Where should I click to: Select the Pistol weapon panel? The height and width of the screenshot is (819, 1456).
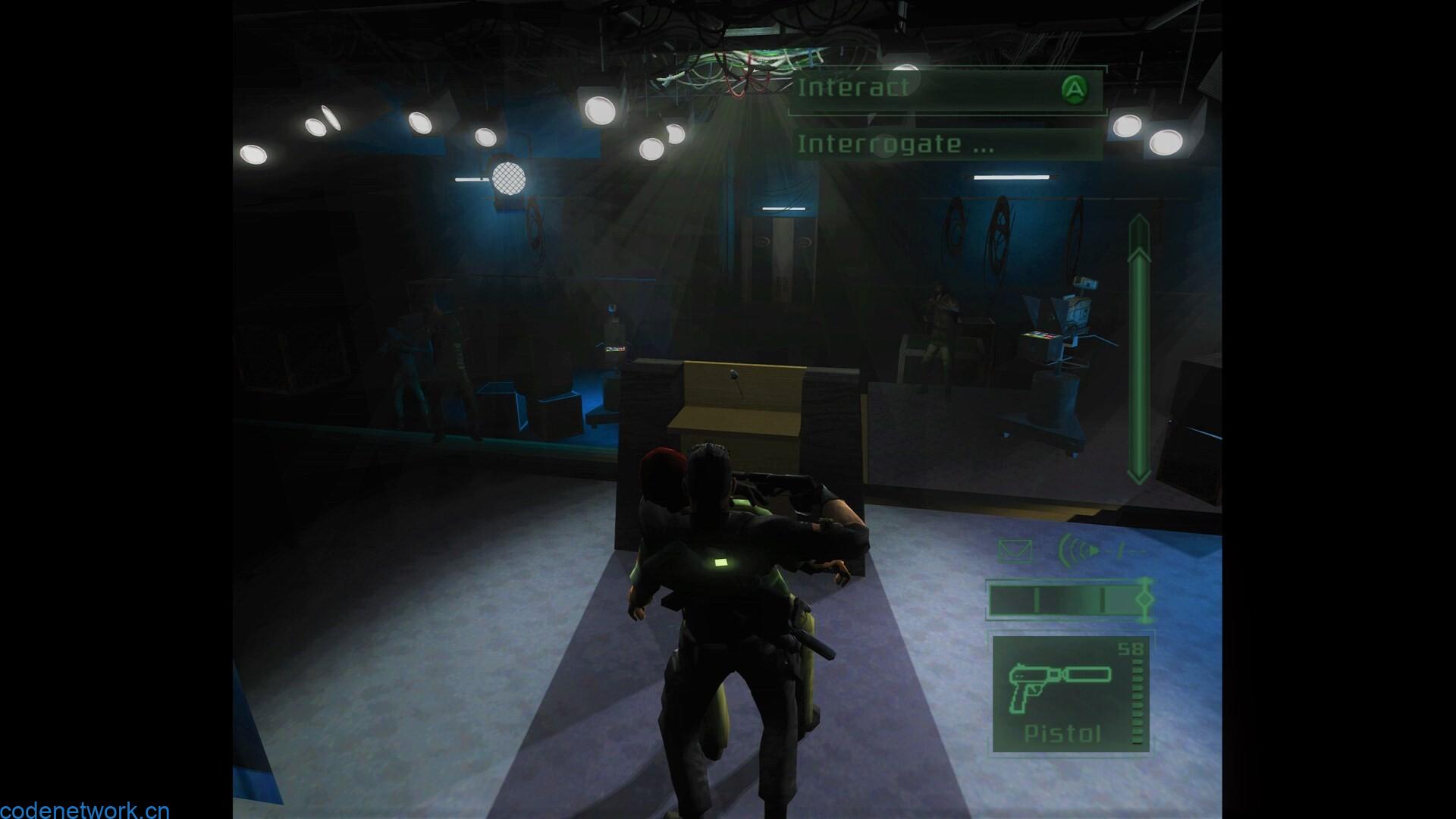(x=1070, y=693)
